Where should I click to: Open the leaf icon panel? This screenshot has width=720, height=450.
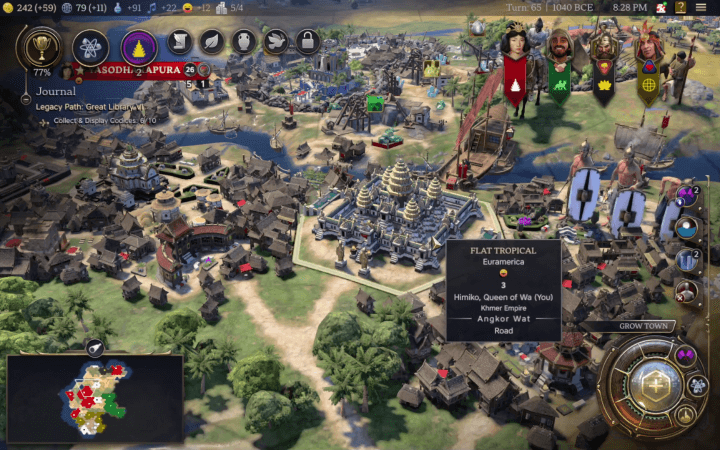[x=212, y=42]
